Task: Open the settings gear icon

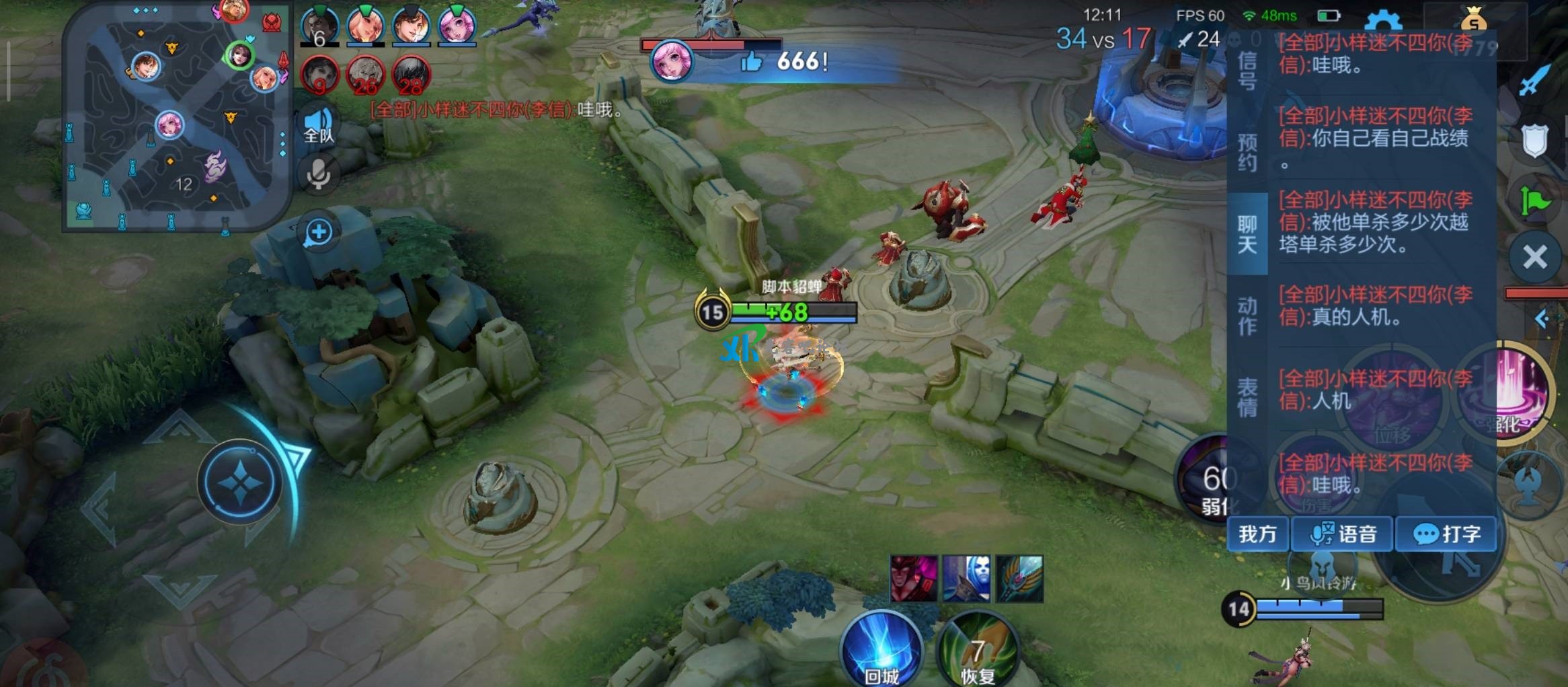Action: pos(1383,22)
